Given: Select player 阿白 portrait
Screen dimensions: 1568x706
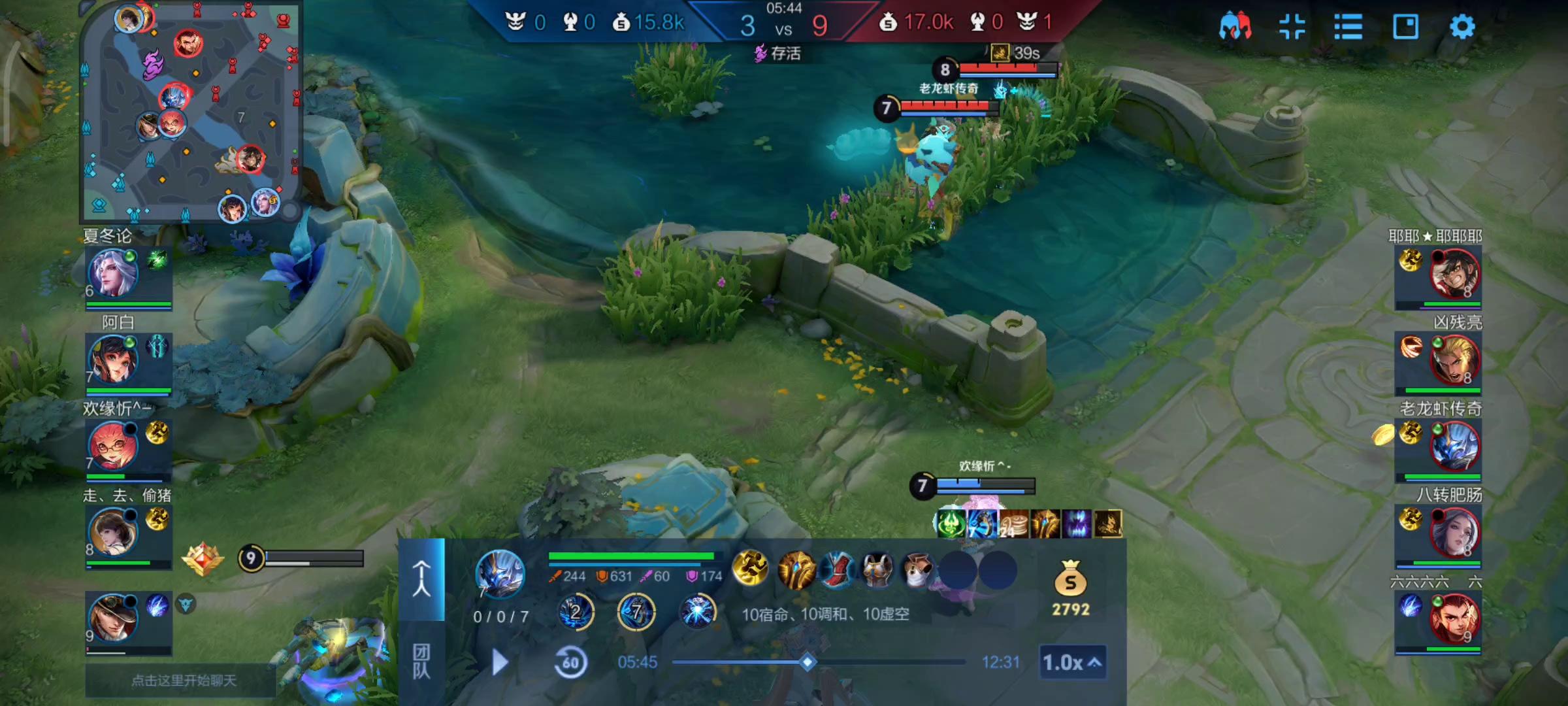Looking at the screenshot, I should [x=112, y=360].
